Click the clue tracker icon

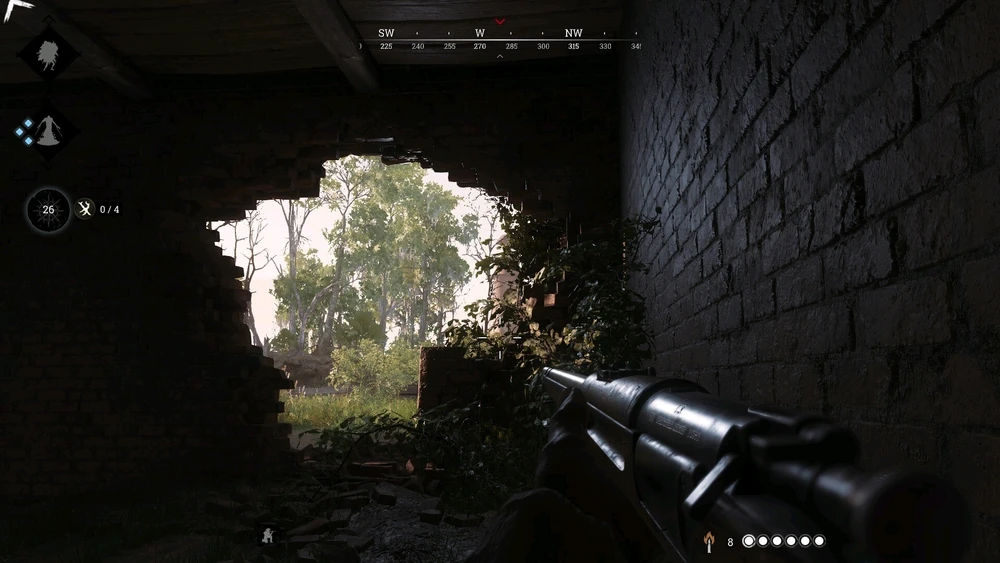[86, 209]
